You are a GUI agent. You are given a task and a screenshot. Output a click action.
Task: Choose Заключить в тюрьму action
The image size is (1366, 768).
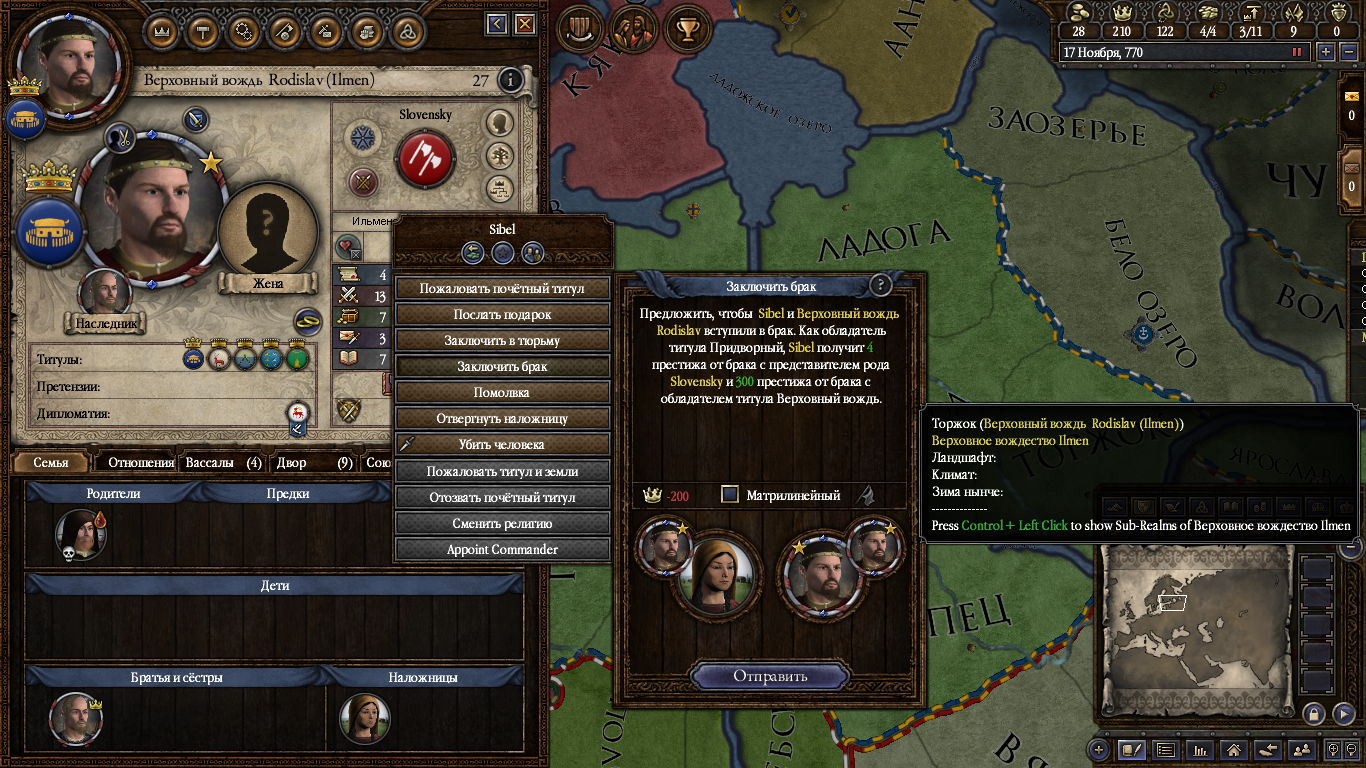click(x=502, y=340)
